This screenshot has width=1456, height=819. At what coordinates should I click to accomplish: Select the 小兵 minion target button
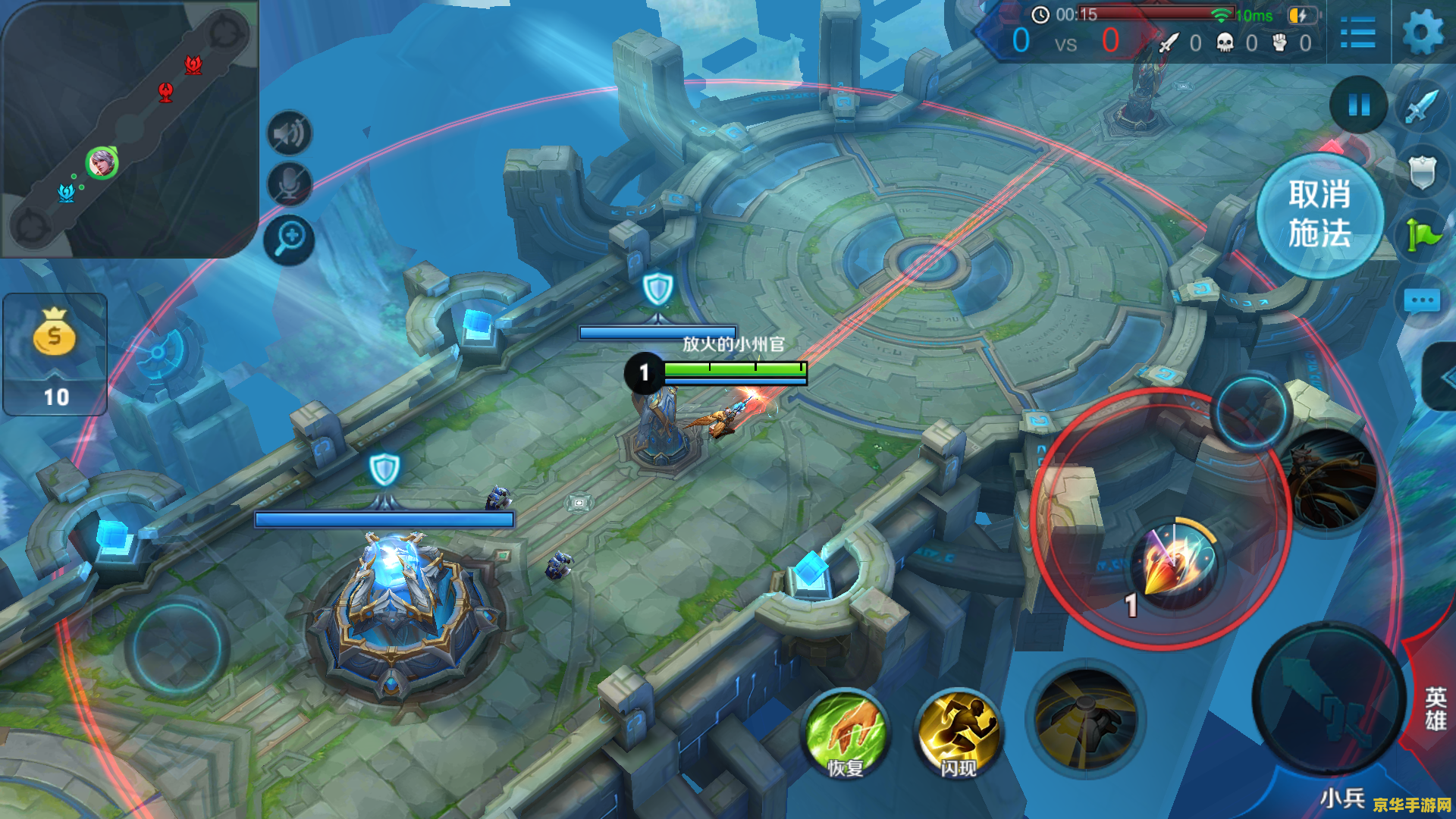[x=1342, y=798]
